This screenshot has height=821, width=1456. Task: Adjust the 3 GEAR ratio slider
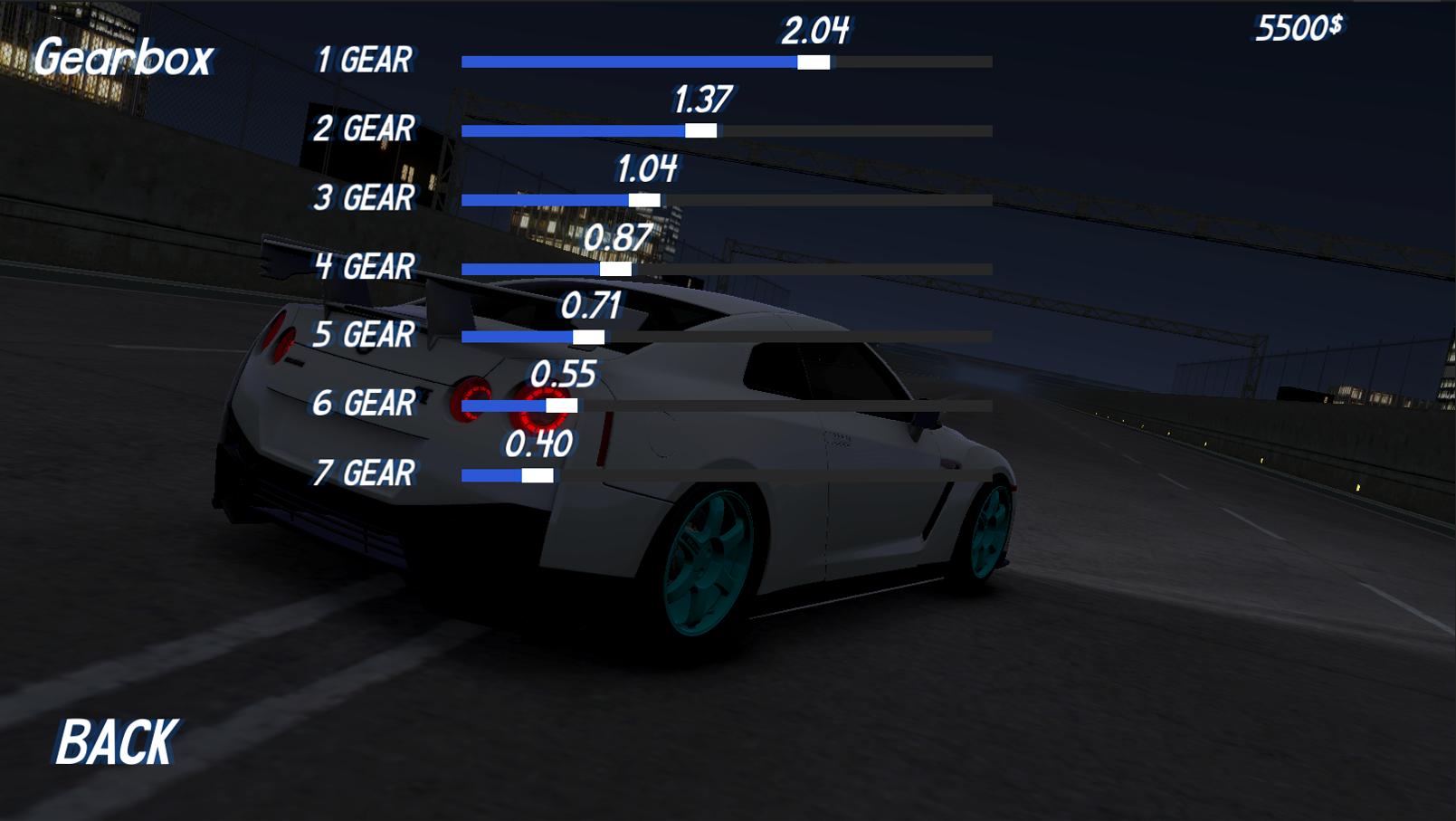point(646,199)
